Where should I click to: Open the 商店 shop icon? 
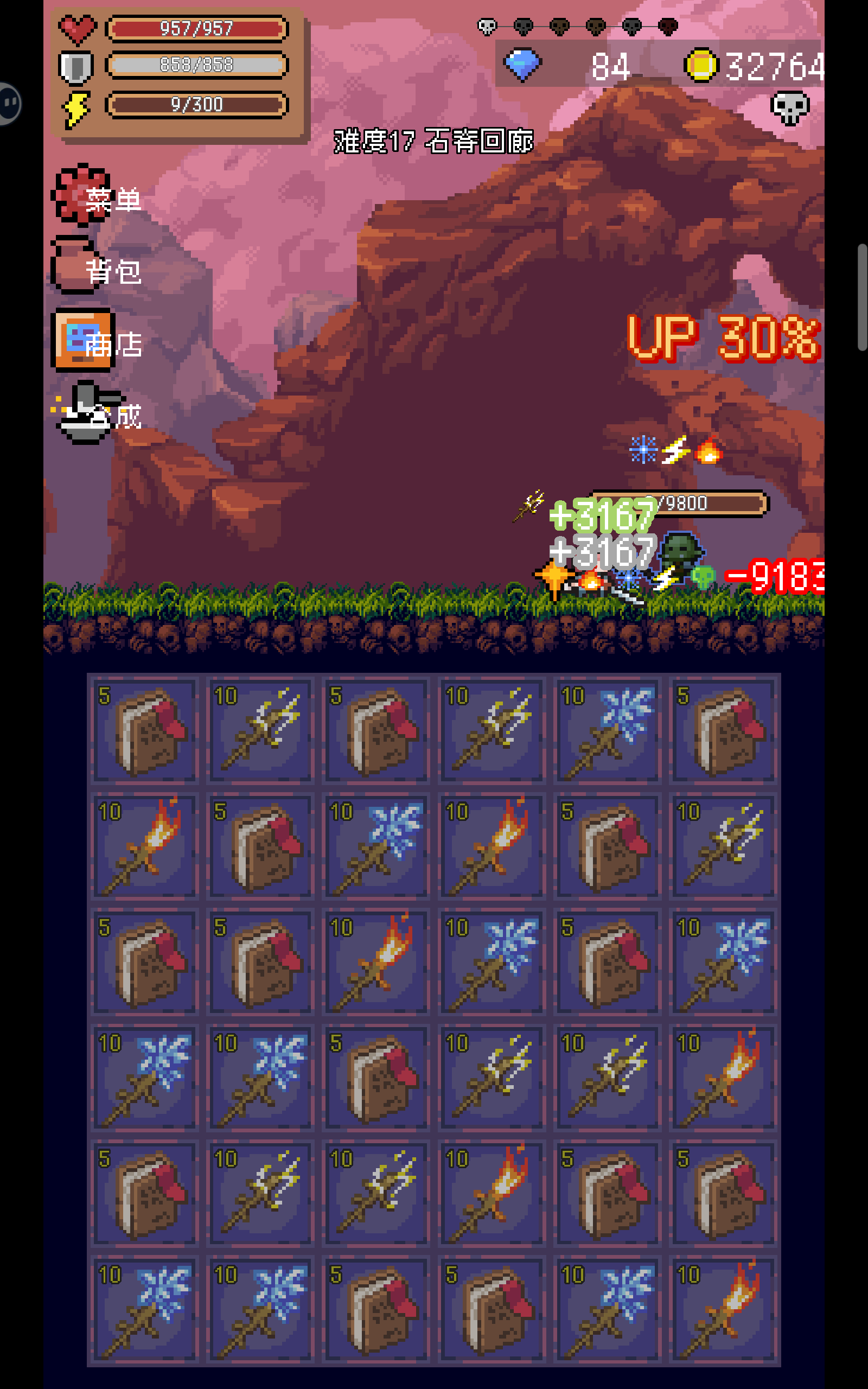[83, 343]
